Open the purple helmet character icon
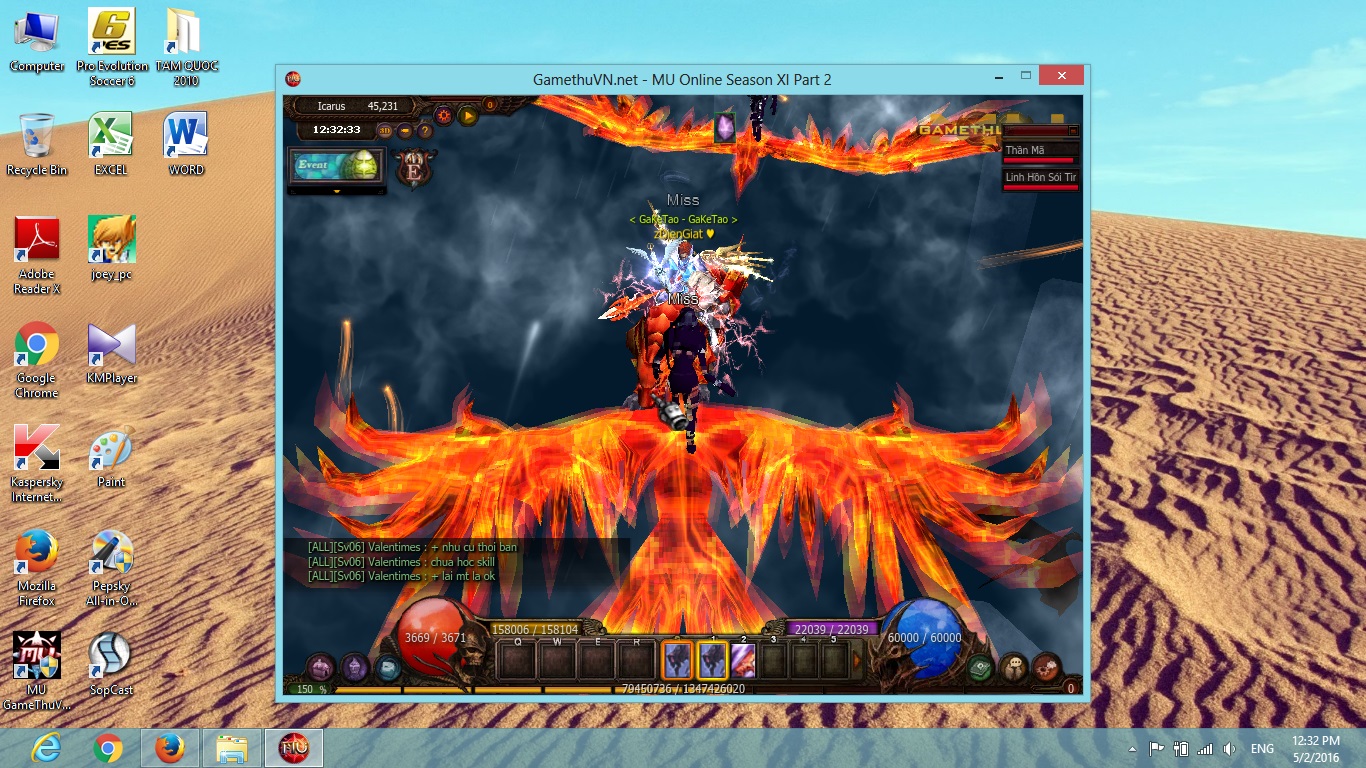 pyautogui.click(x=355, y=667)
